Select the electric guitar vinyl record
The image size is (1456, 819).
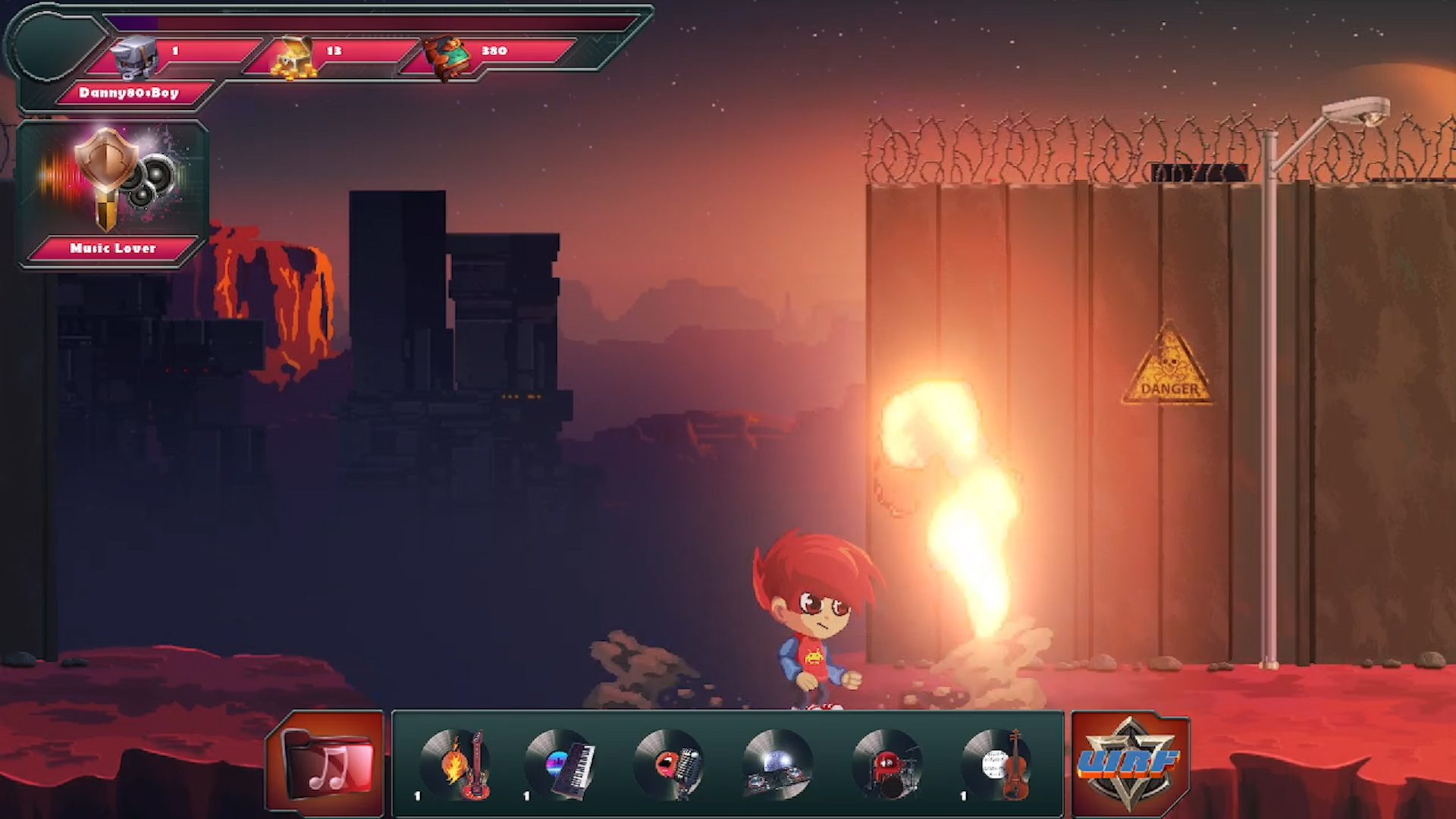457,764
